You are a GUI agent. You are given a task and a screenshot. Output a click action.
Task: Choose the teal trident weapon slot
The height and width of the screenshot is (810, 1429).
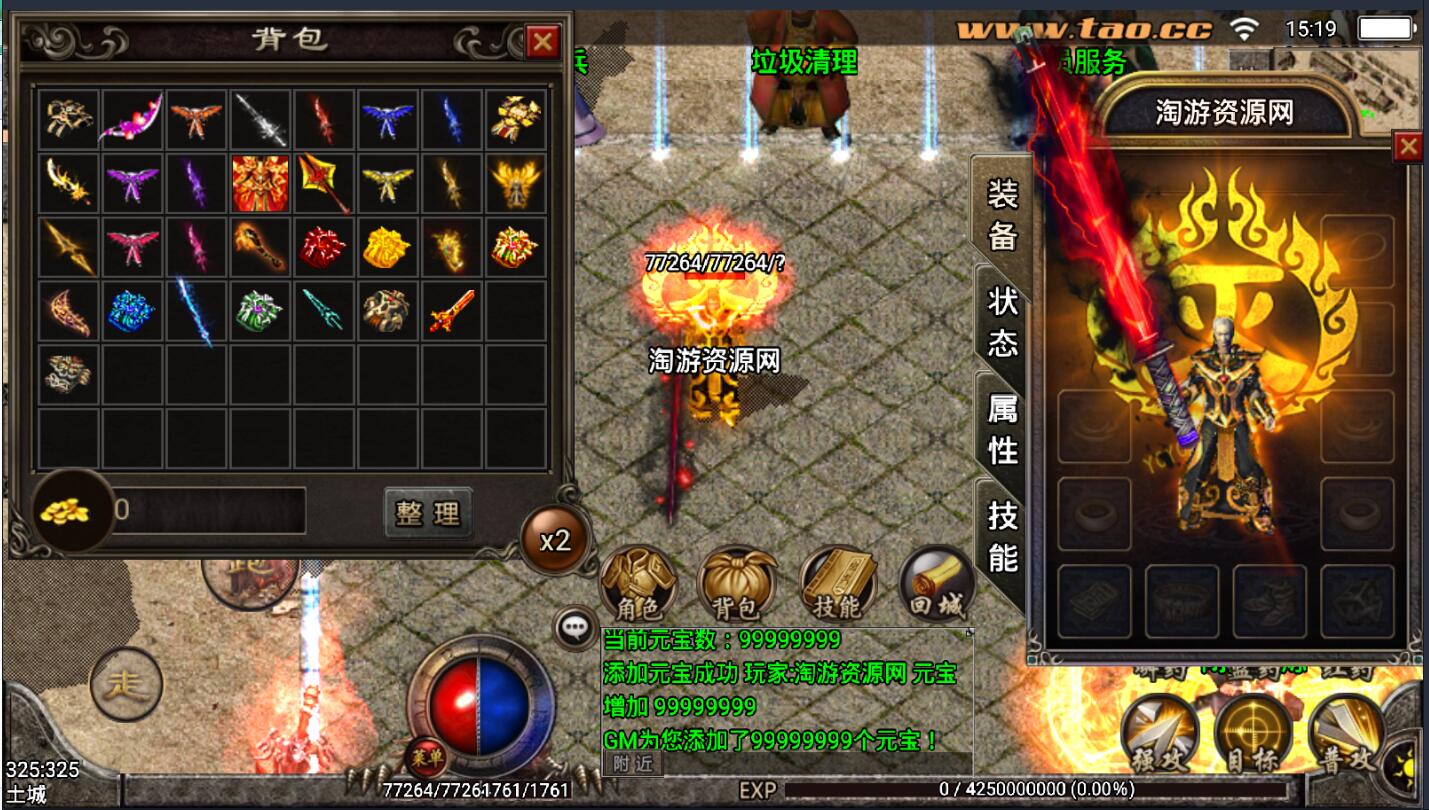[x=323, y=311]
